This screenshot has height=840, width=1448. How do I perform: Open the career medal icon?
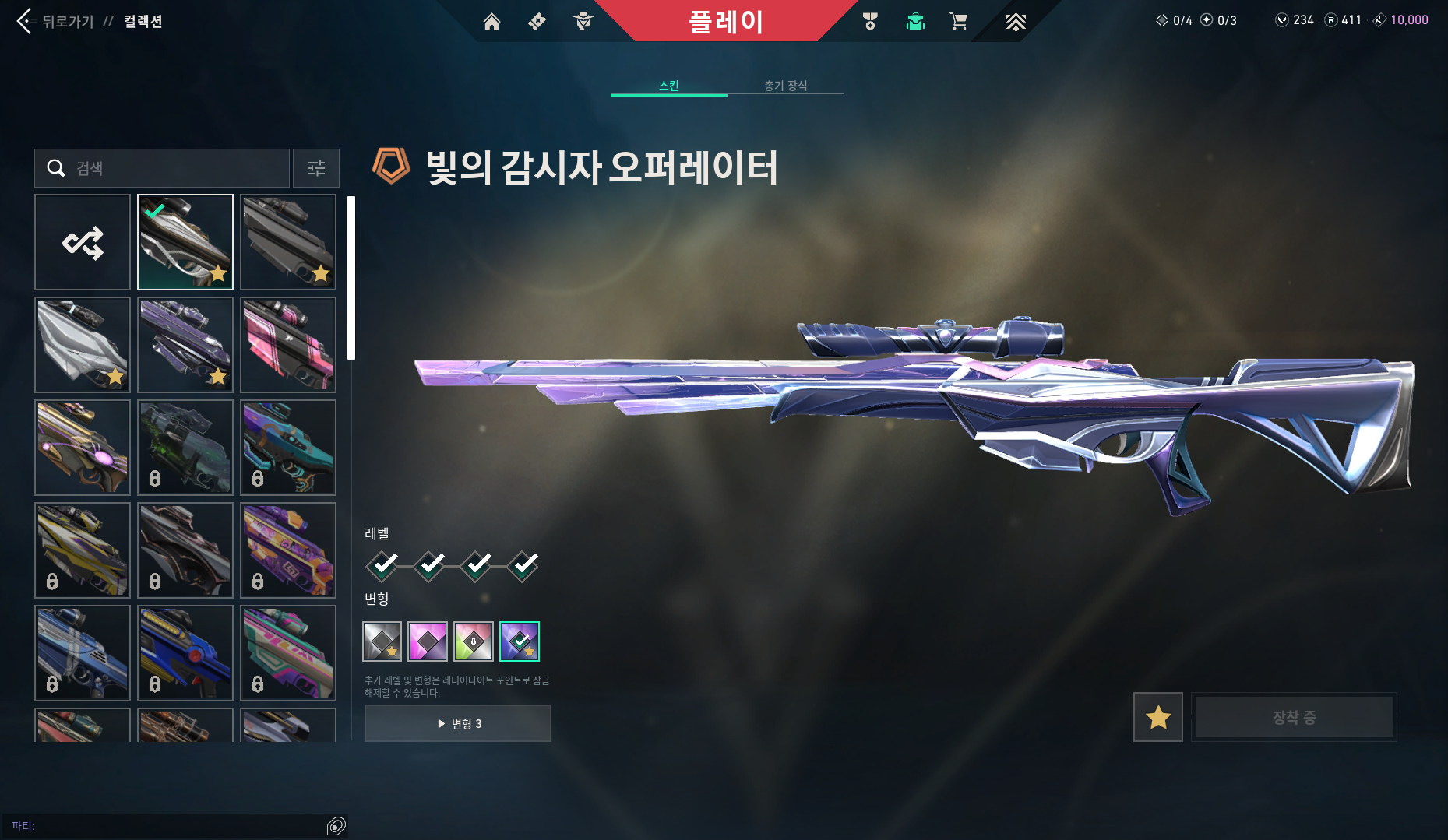coord(871,21)
